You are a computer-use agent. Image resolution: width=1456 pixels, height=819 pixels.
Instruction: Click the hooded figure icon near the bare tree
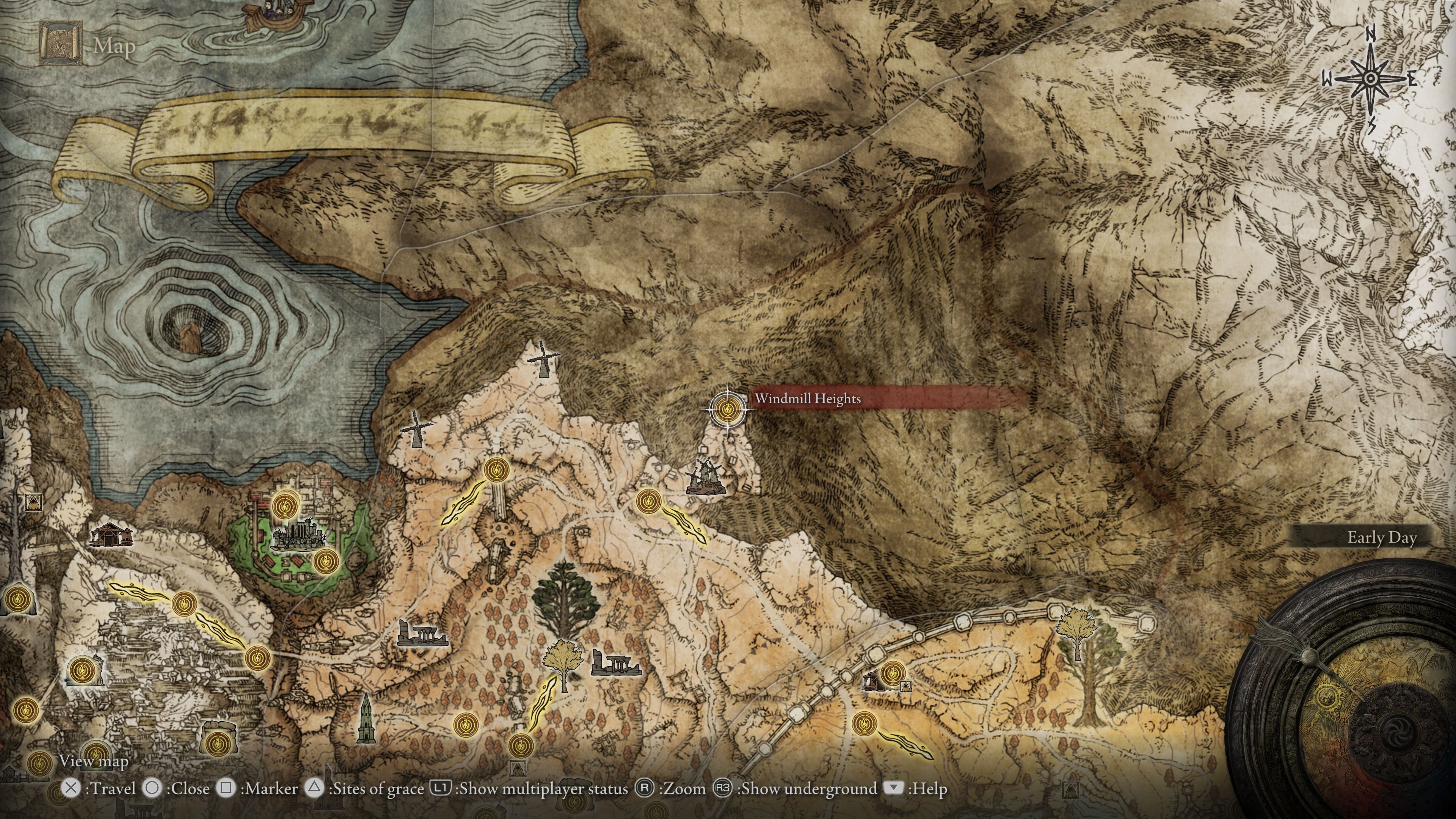pyautogui.click(x=34, y=502)
